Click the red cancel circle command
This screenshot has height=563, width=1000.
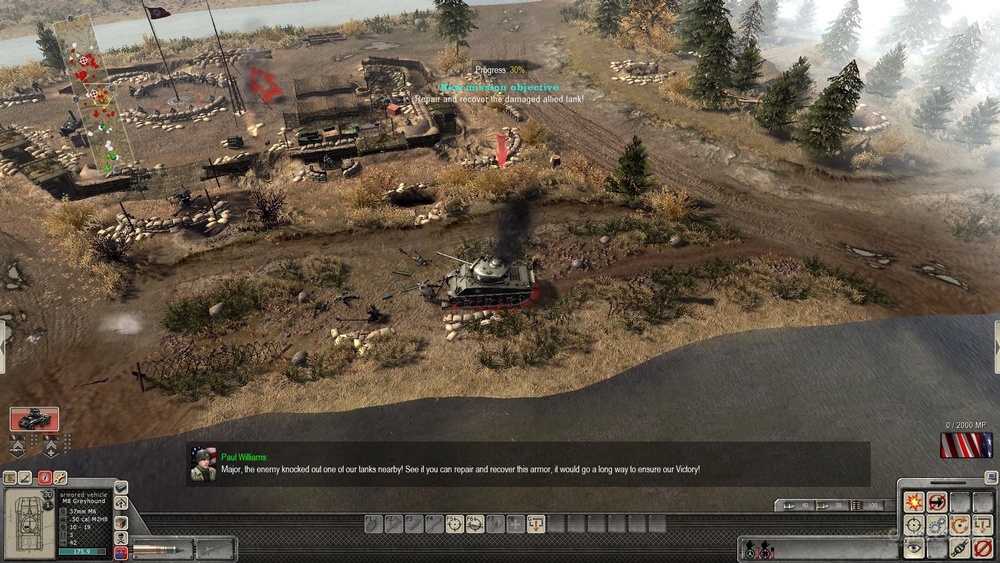[x=983, y=547]
